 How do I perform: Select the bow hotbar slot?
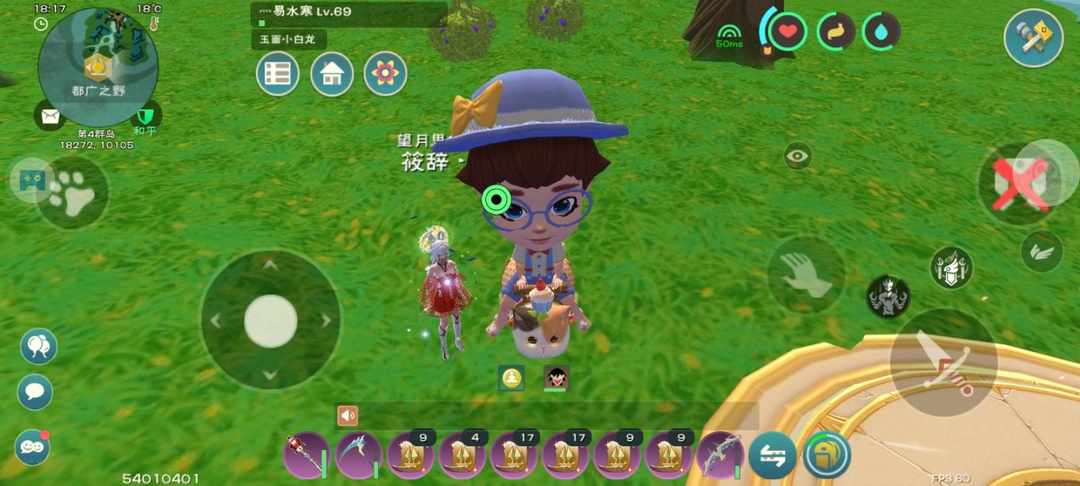coord(720,455)
